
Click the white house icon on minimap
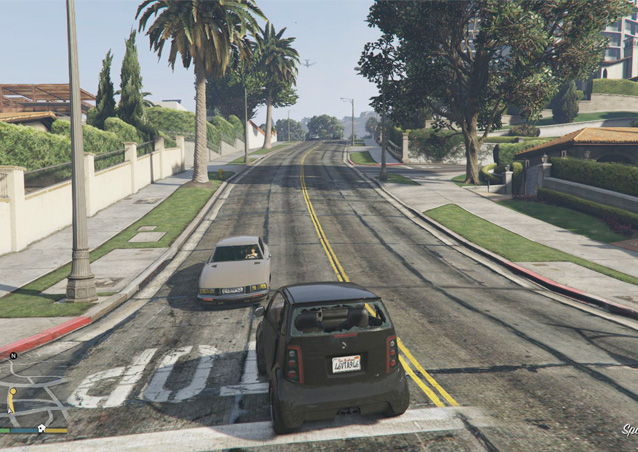pyautogui.click(x=41, y=428)
